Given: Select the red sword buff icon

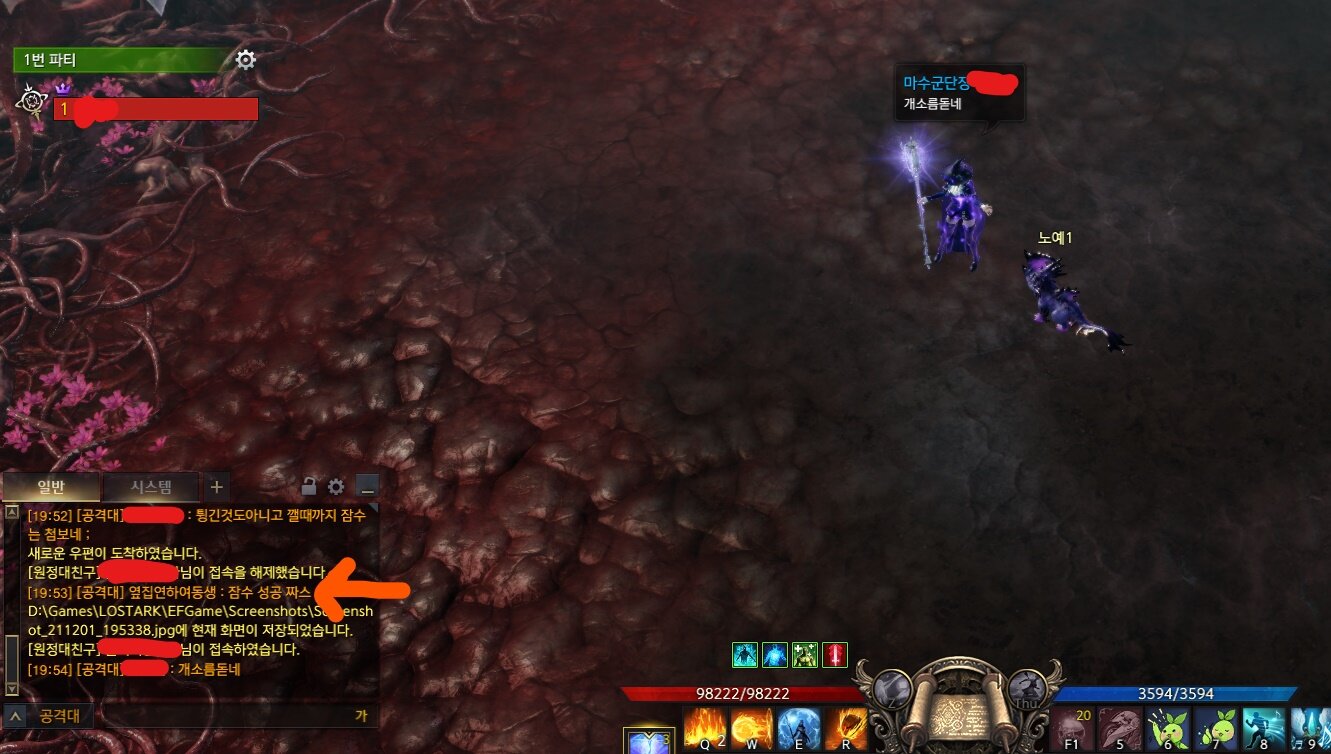Looking at the screenshot, I should coord(835,655).
